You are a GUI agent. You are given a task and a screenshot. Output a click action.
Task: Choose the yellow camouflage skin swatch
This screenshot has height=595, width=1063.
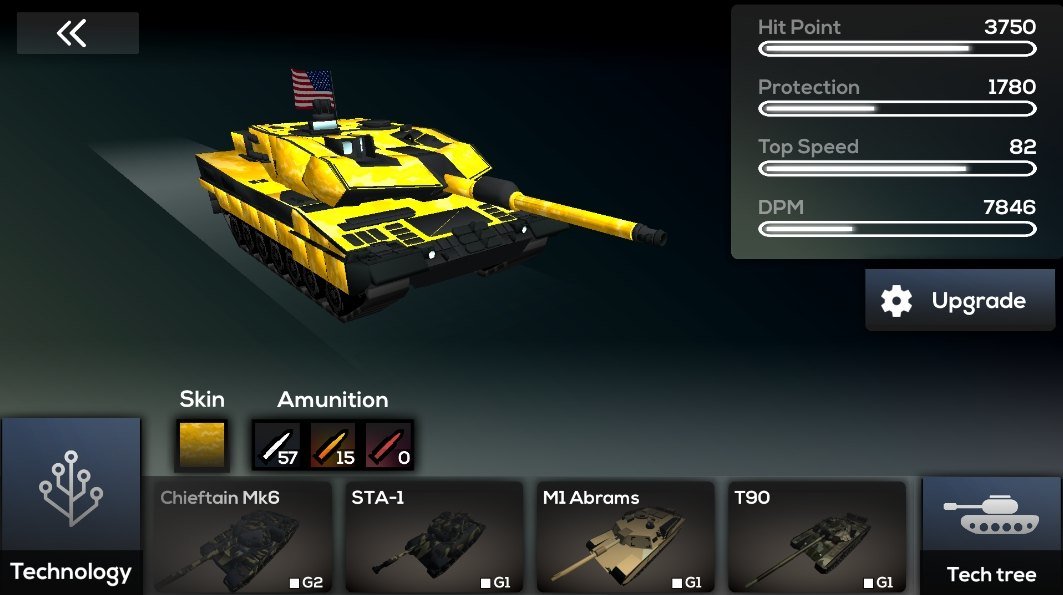point(202,445)
